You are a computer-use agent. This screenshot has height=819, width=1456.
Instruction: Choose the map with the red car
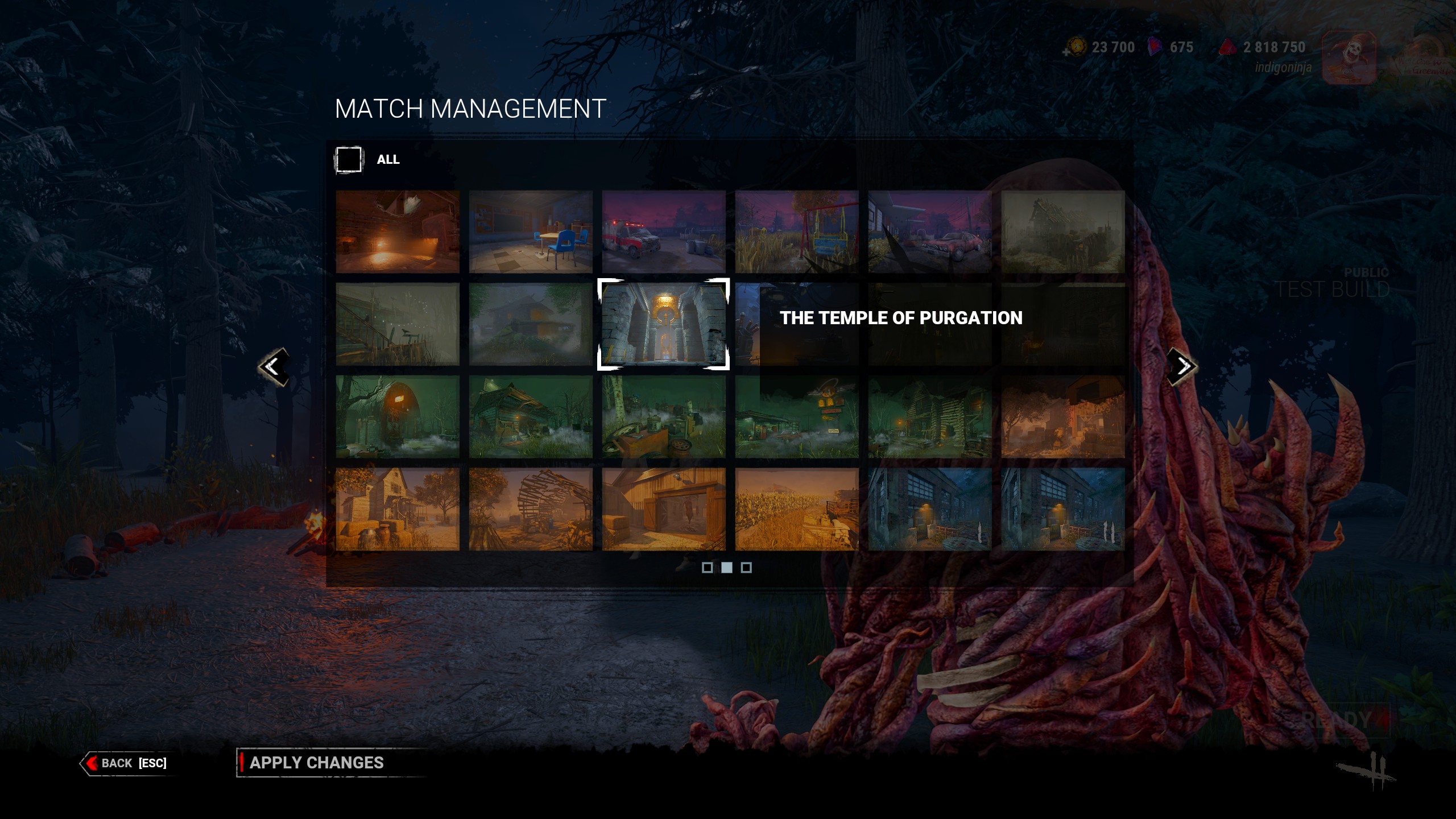click(929, 231)
